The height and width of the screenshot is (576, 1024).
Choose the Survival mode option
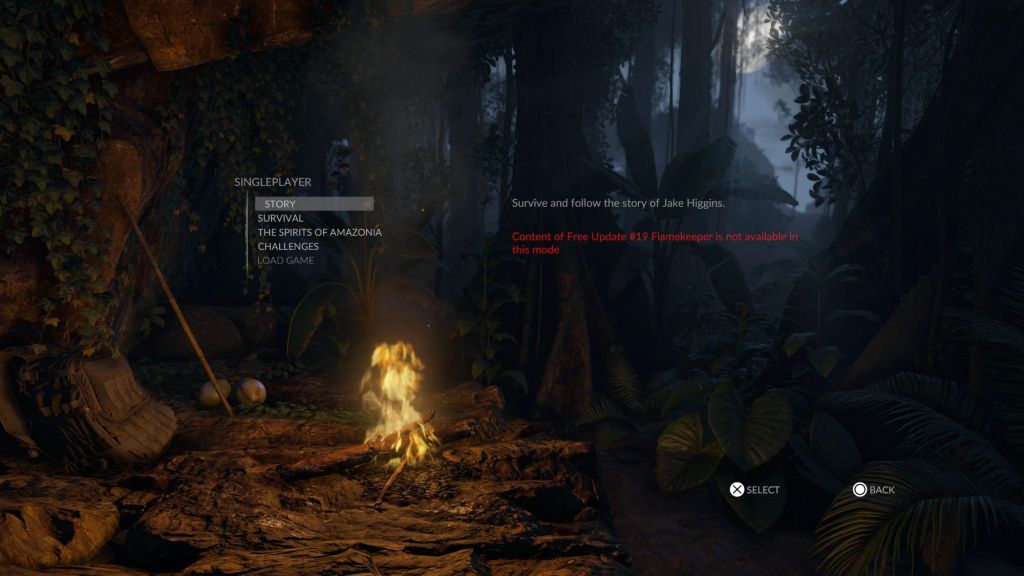point(280,218)
